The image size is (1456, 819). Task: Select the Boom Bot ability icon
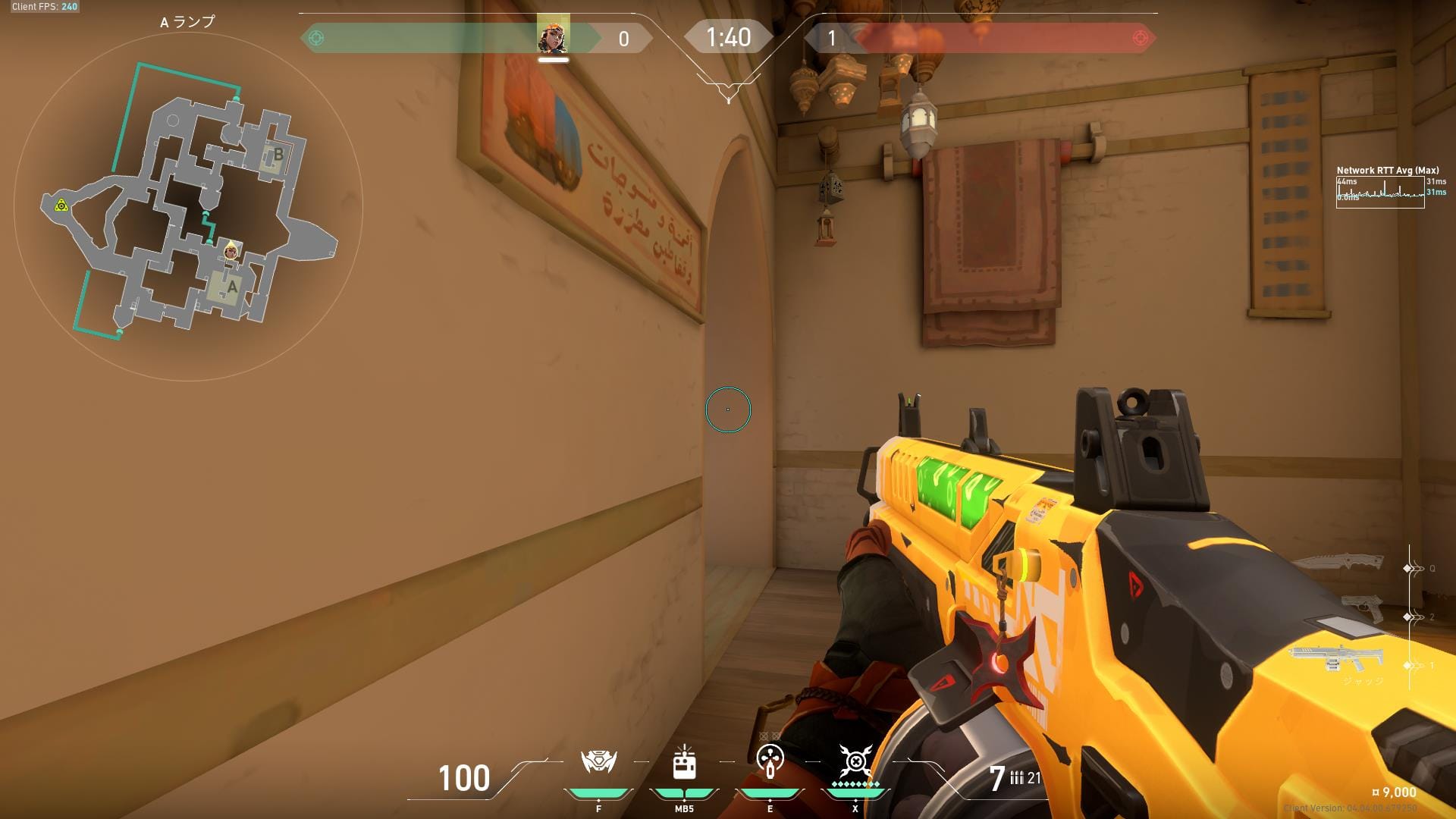pos(598,761)
